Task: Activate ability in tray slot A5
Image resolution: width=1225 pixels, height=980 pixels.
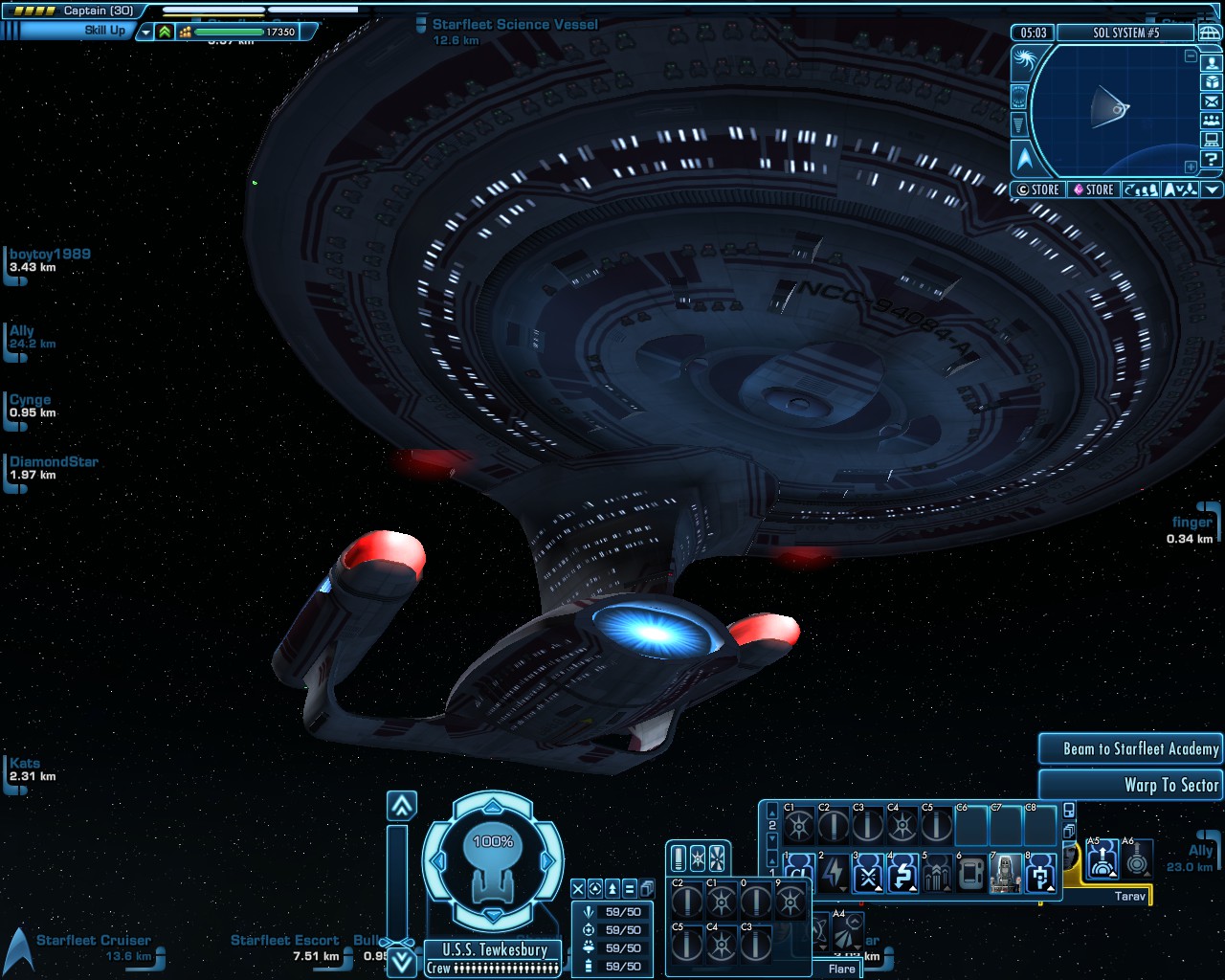Action: 1102,860
